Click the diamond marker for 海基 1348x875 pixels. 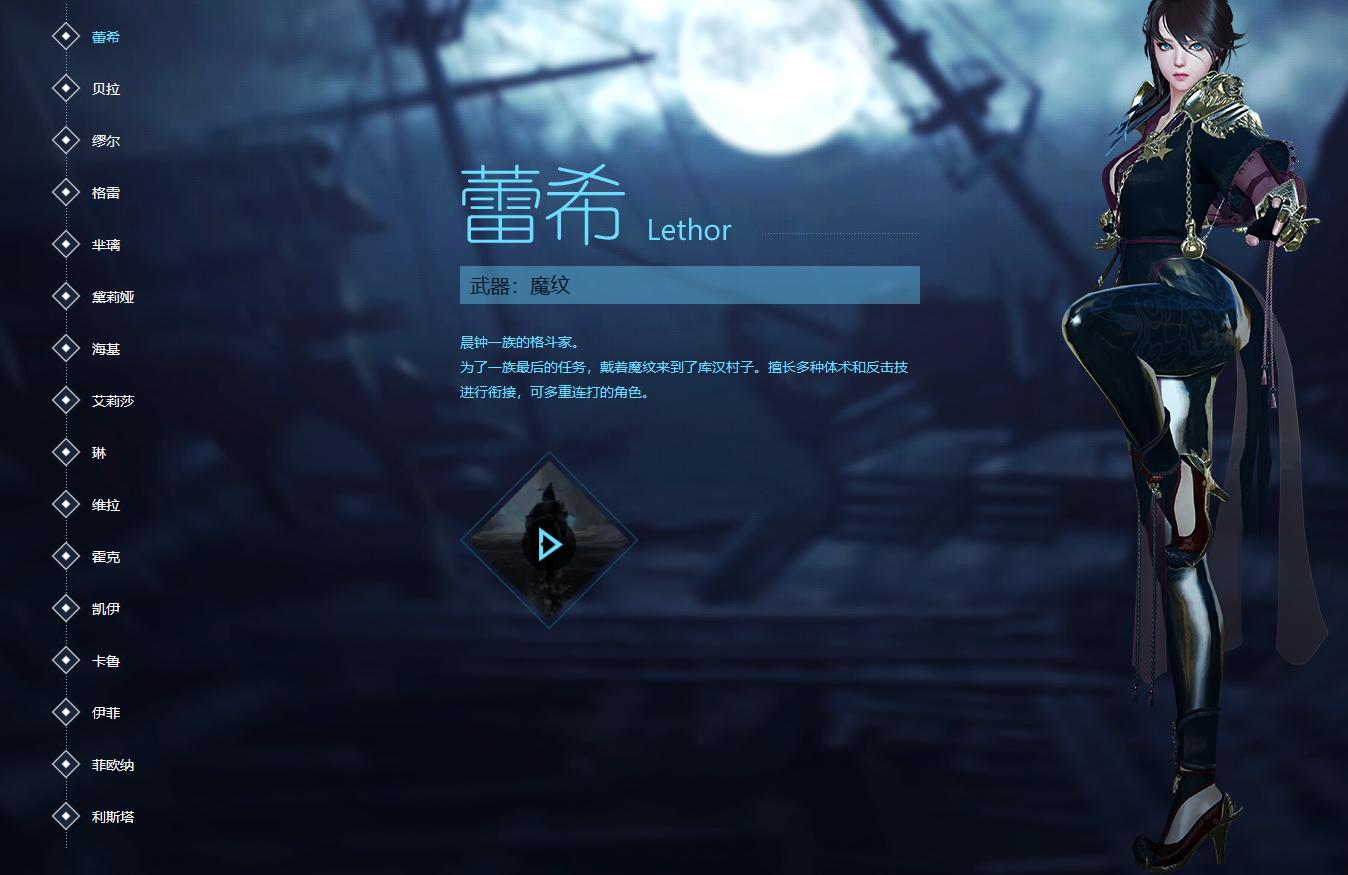coord(66,348)
